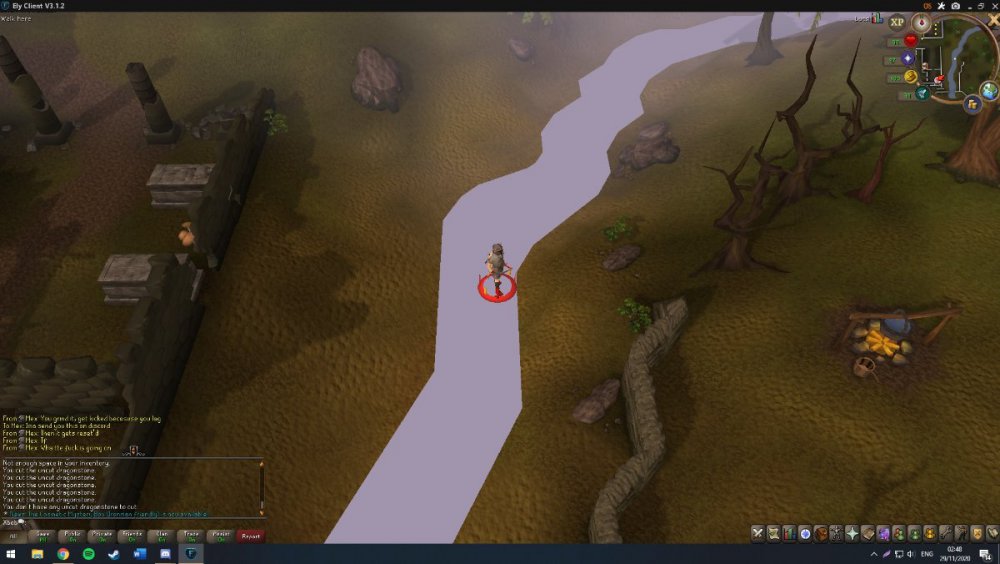Open the XP counter button
The width and height of the screenshot is (1000, 564).
[896, 22]
